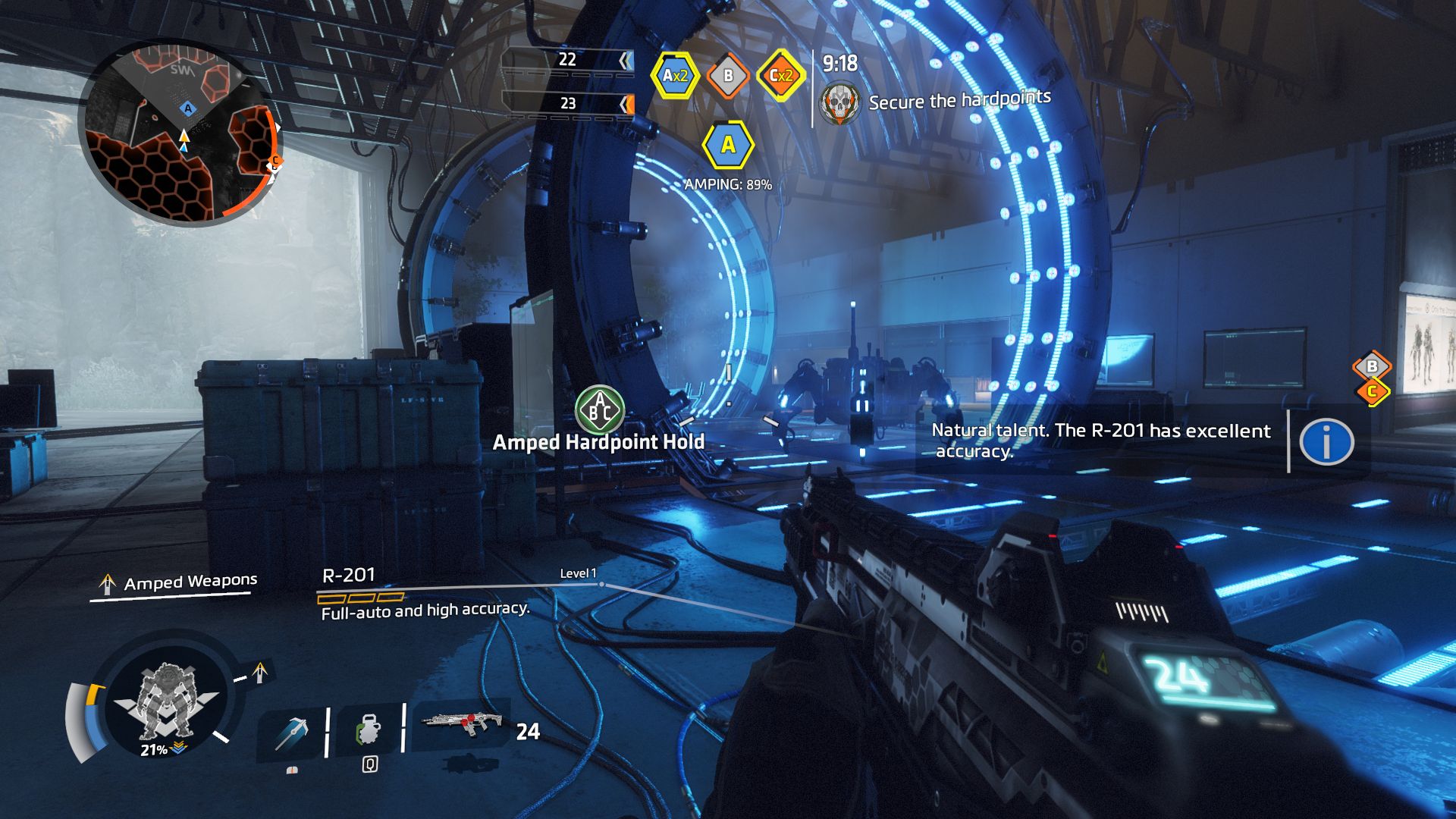The width and height of the screenshot is (1456, 819).
Task: Click the orange C hardpoint waypoint marker at screen edge
Action: click(x=1372, y=392)
